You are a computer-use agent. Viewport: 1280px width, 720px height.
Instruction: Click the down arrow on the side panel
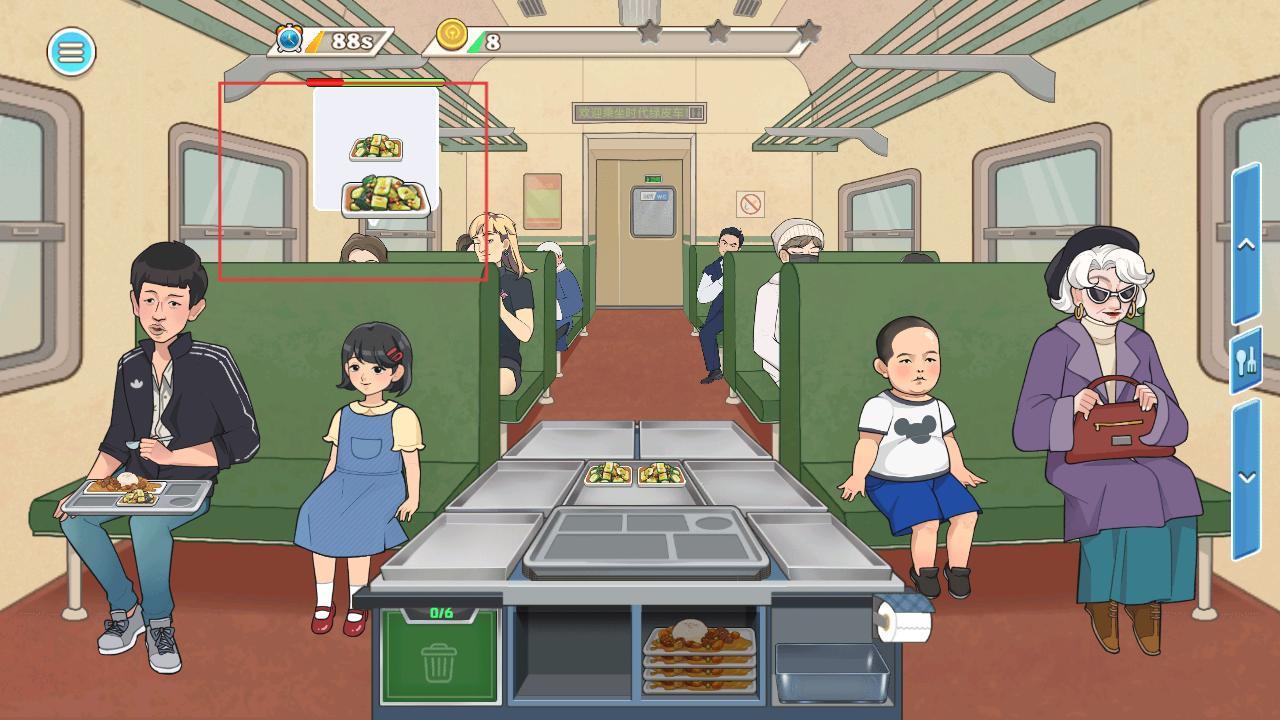click(x=1246, y=478)
